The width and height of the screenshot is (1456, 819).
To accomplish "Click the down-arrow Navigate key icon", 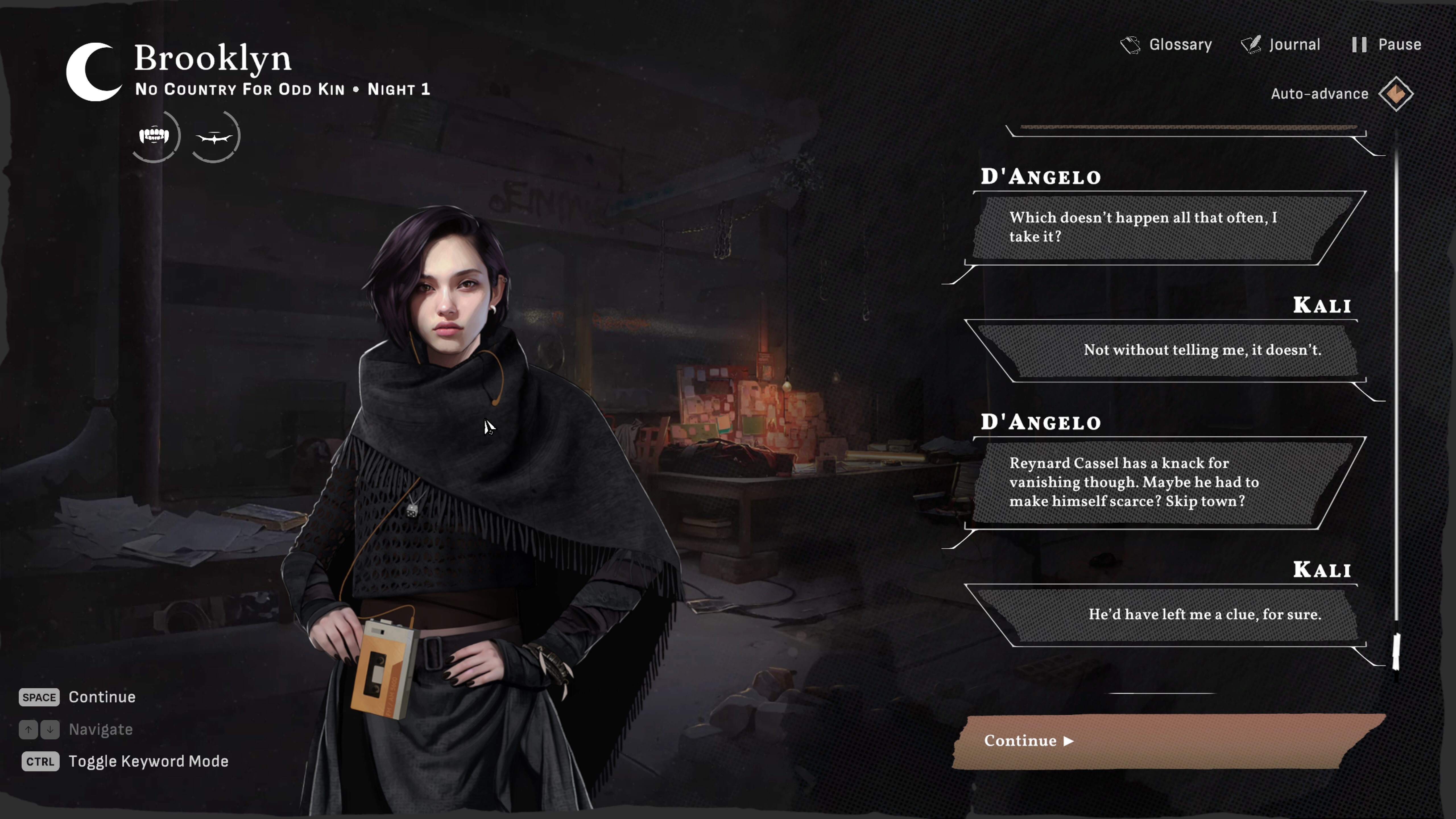I will [x=50, y=730].
